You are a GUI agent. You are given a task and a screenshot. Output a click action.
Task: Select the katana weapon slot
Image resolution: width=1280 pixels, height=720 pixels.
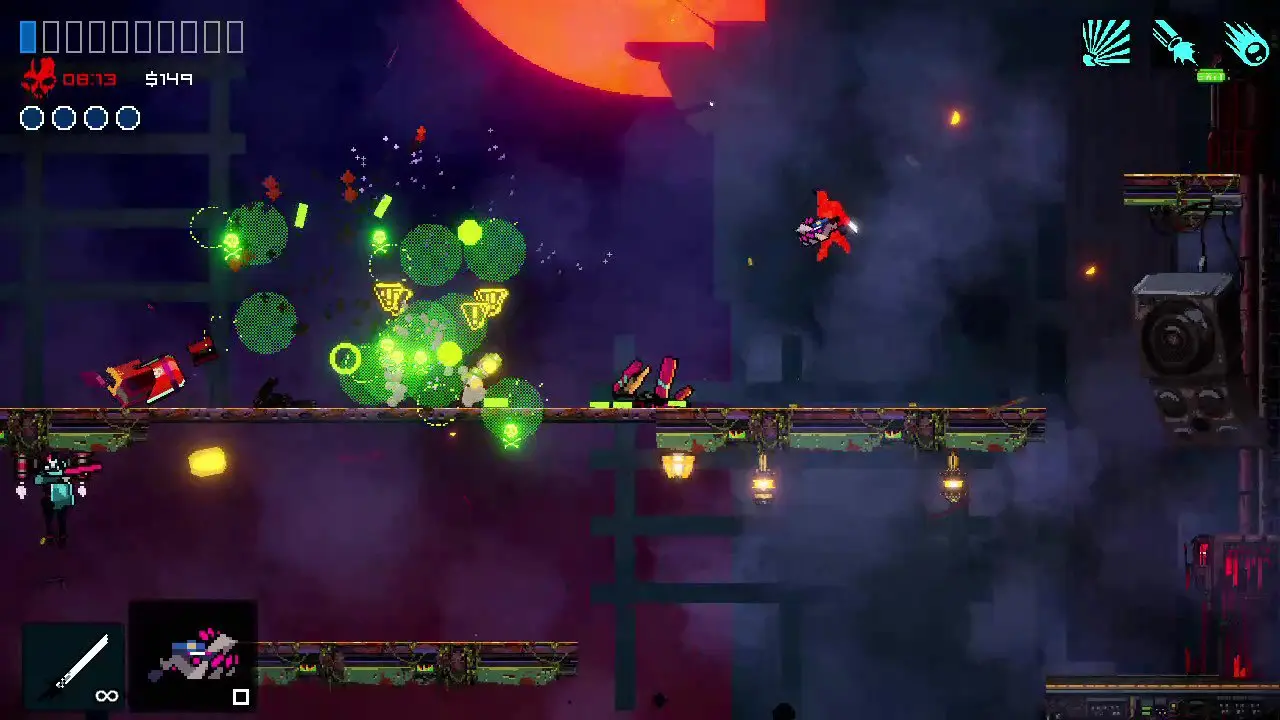74,665
